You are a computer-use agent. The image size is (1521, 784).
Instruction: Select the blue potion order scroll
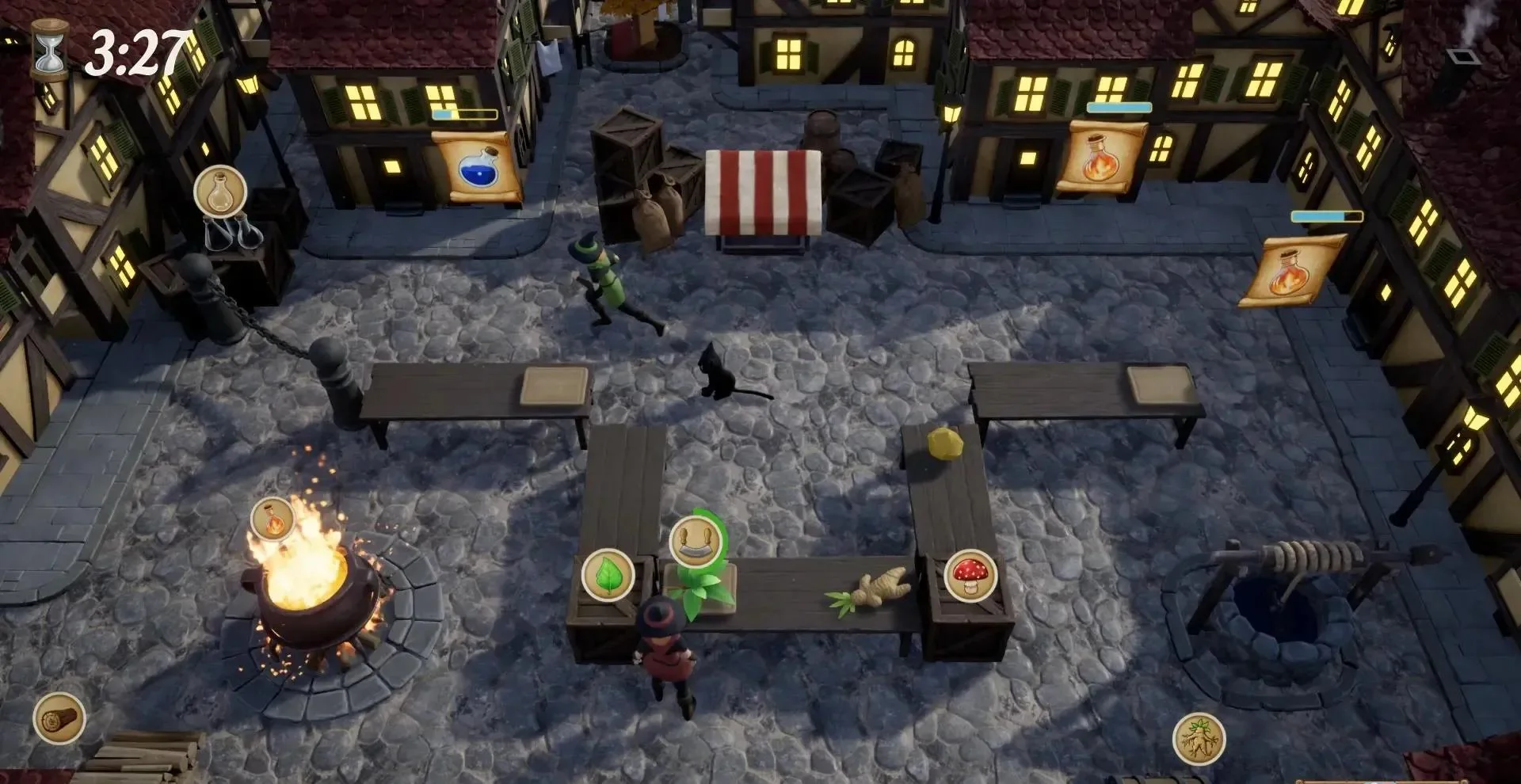pos(478,168)
